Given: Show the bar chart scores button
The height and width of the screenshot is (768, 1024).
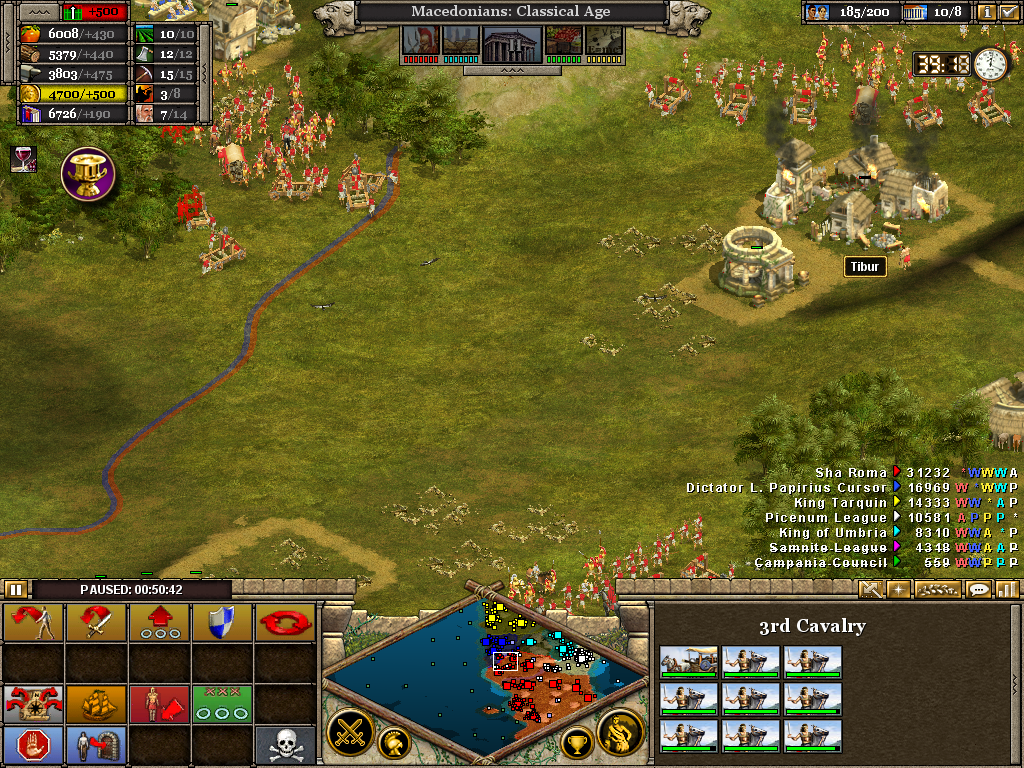Looking at the screenshot, I should pos(1006,590).
